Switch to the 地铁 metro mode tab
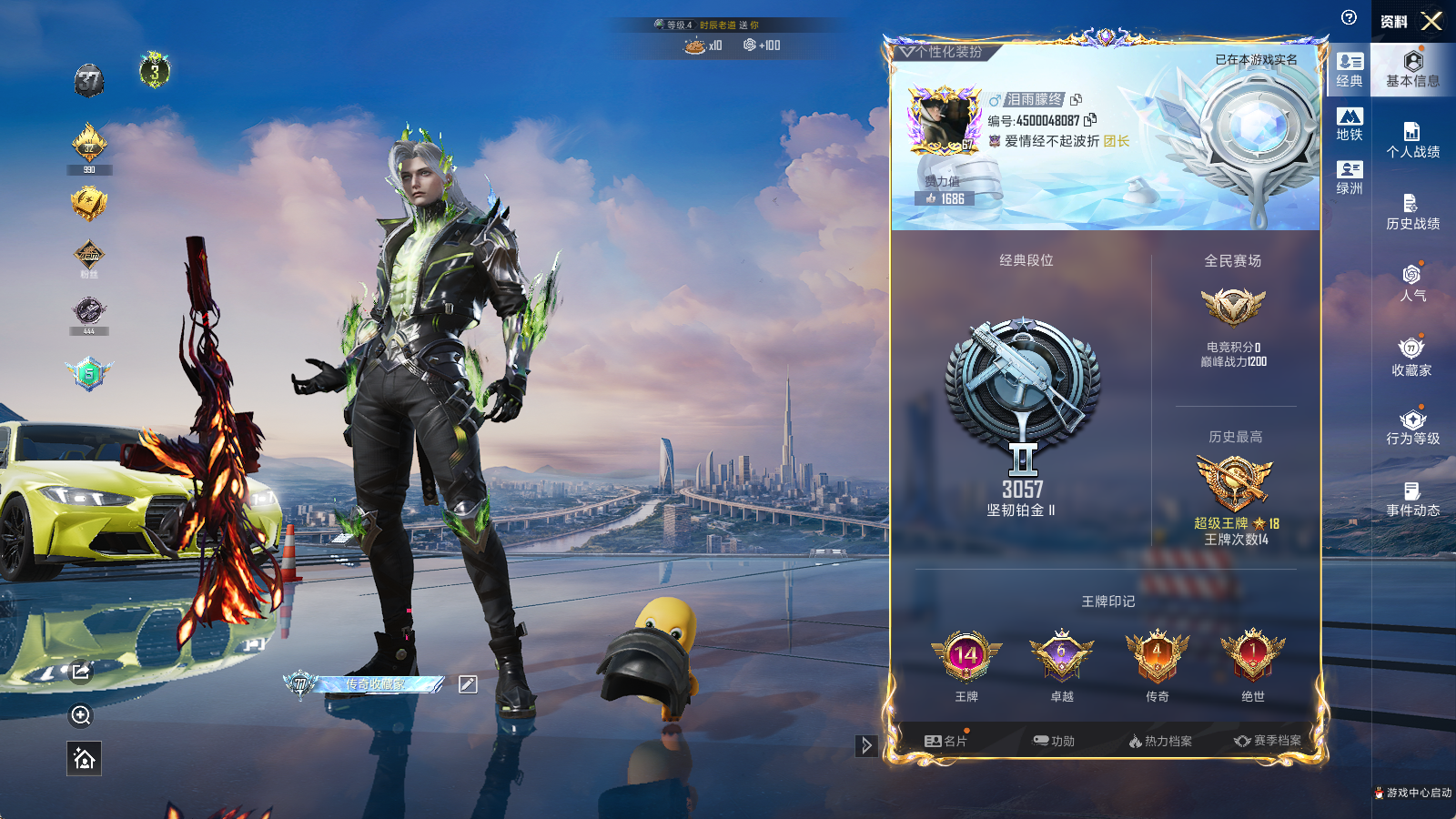Image resolution: width=1456 pixels, height=819 pixels. pyautogui.click(x=1350, y=124)
